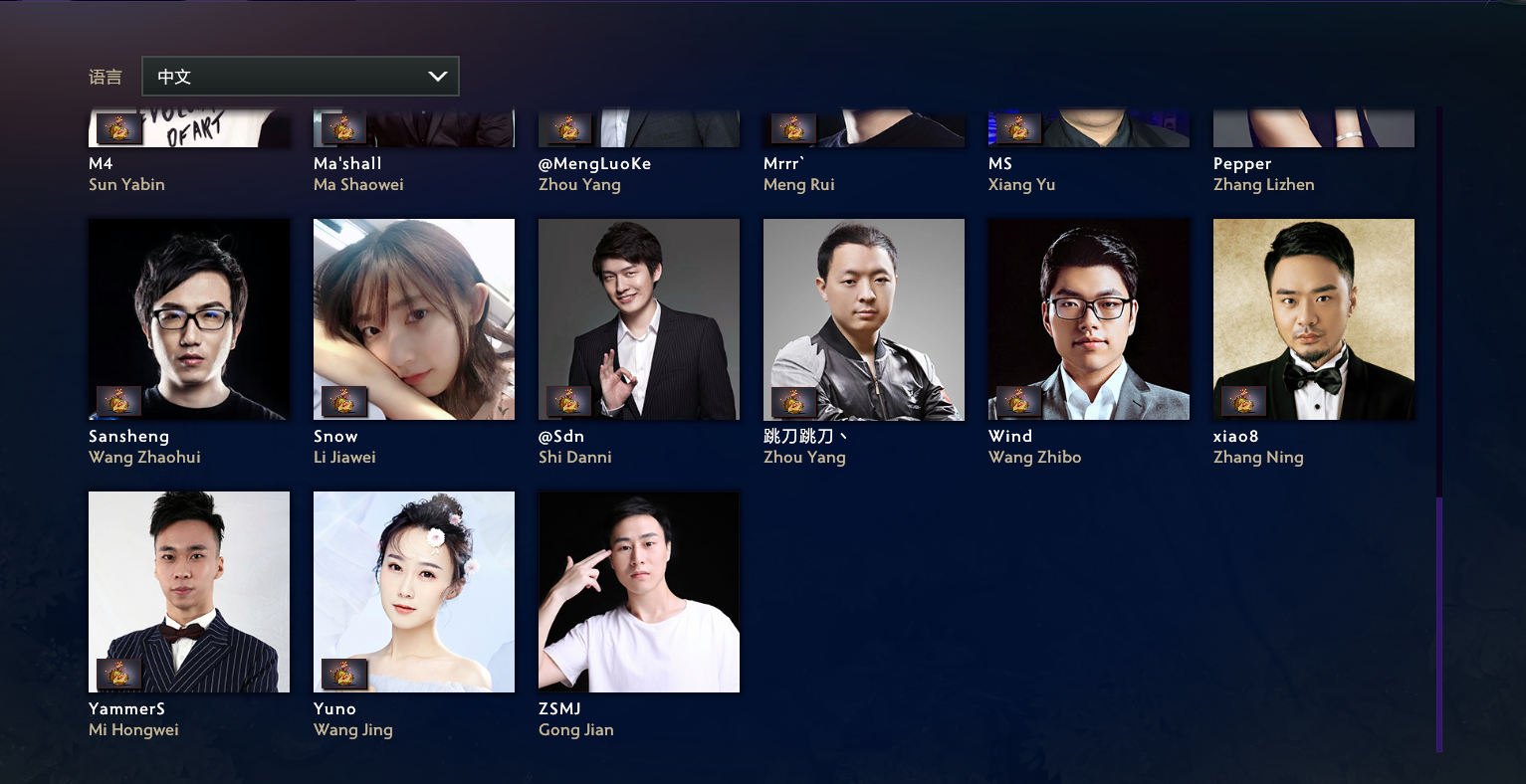Screen dimensions: 1526x784
Task: Click the badge icon on YammerS's card
Action: (119, 674)
